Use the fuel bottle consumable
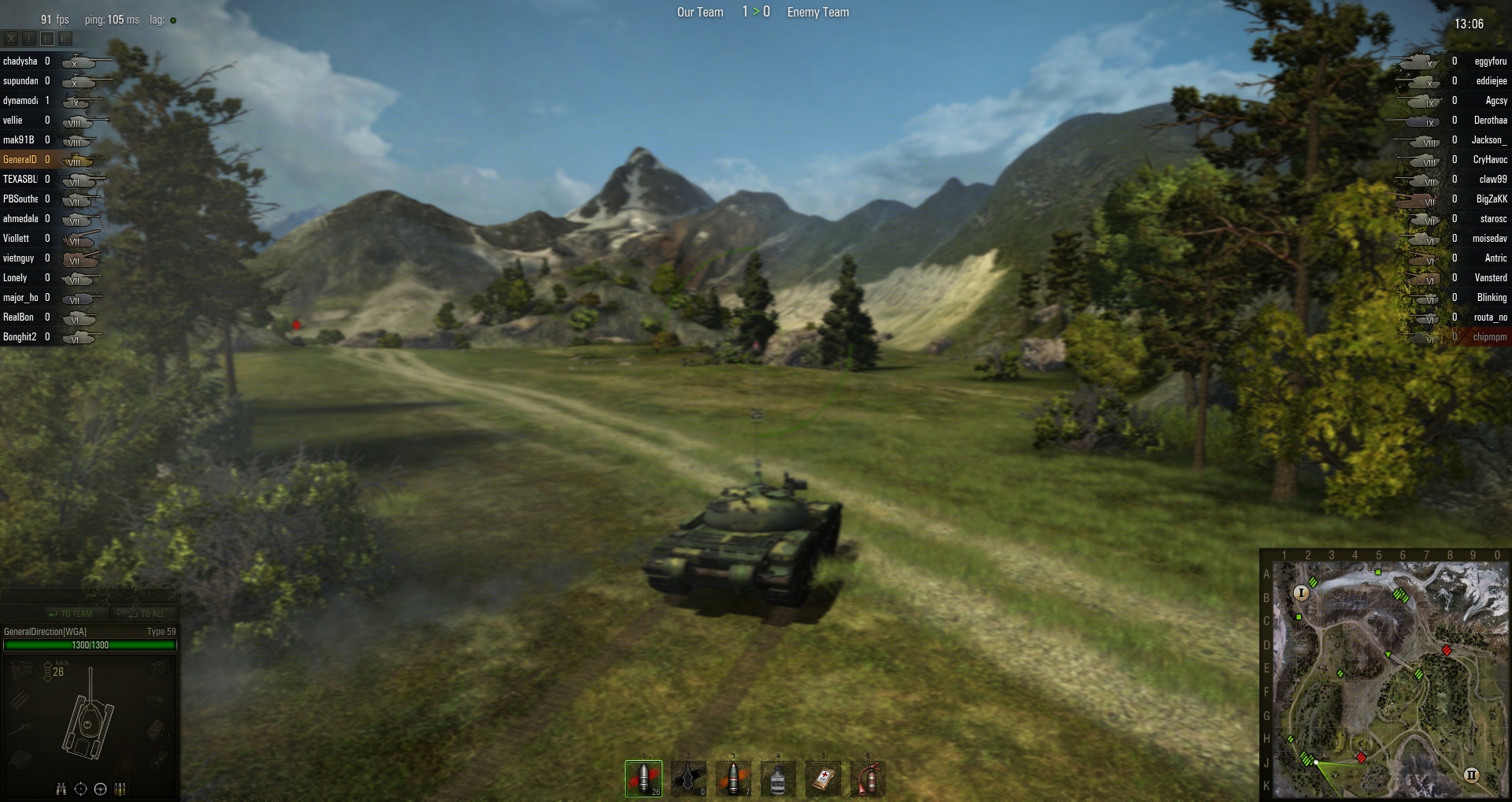 coord(778,778)
